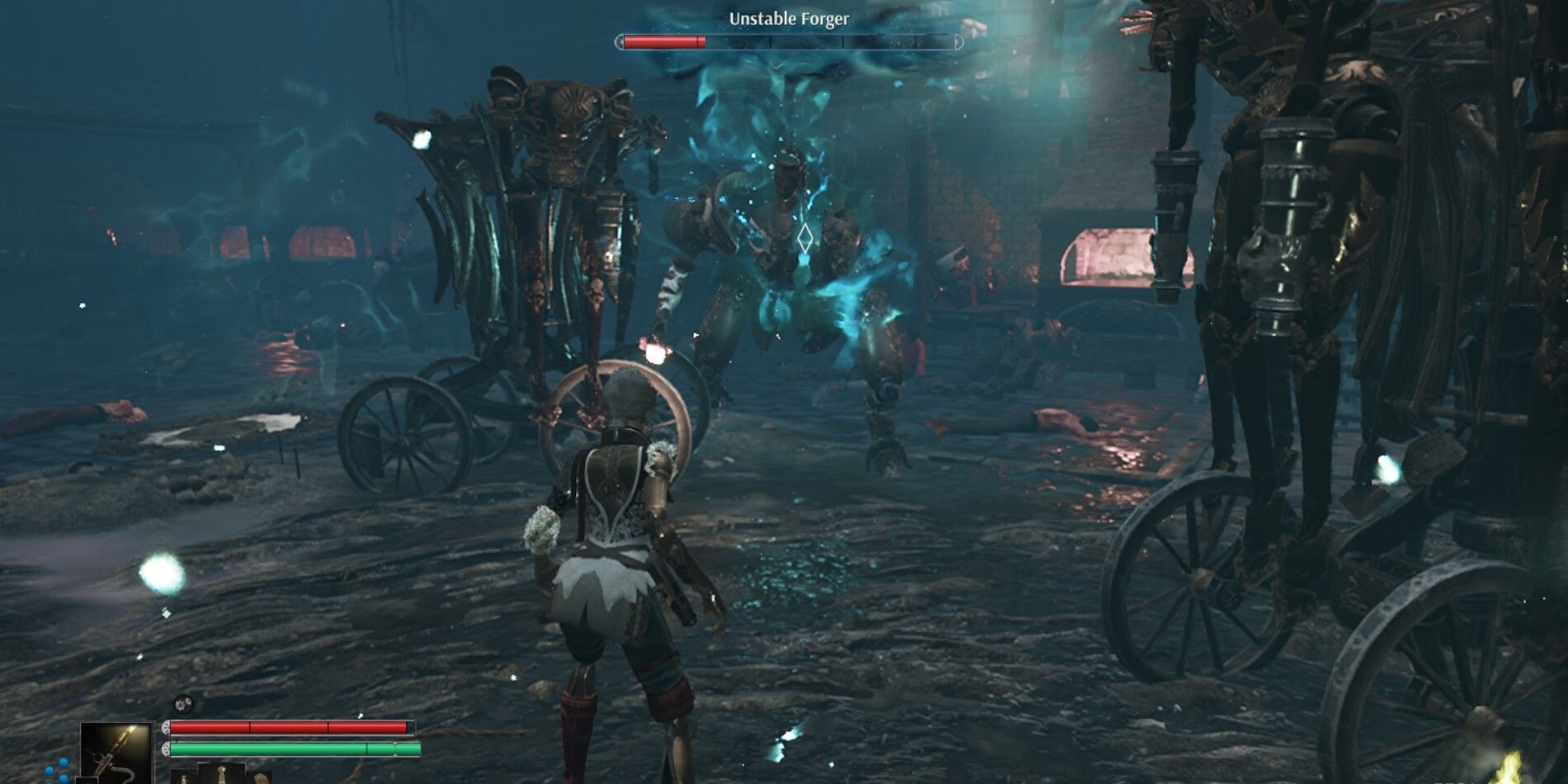This screenshot has width=1568, height=784.
Task: Click the left arrow cap of the boss bar
Action: point(621,42)
